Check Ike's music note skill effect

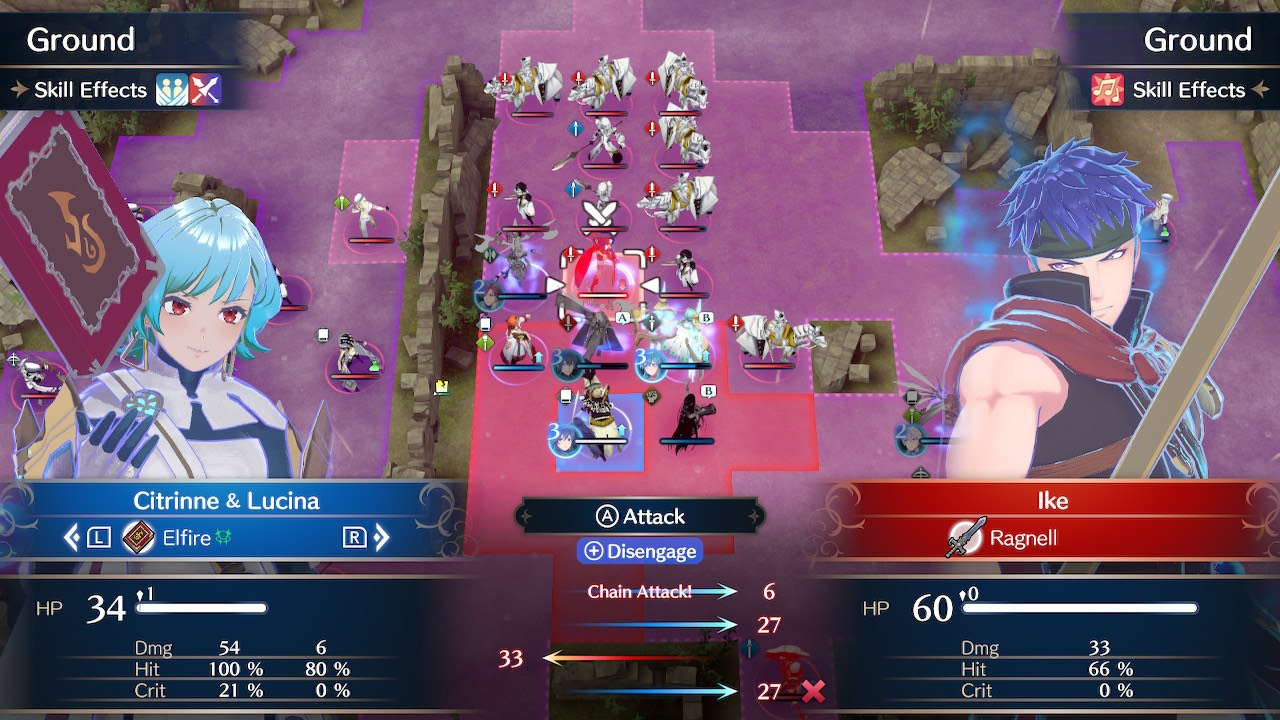click(1108, 90)
